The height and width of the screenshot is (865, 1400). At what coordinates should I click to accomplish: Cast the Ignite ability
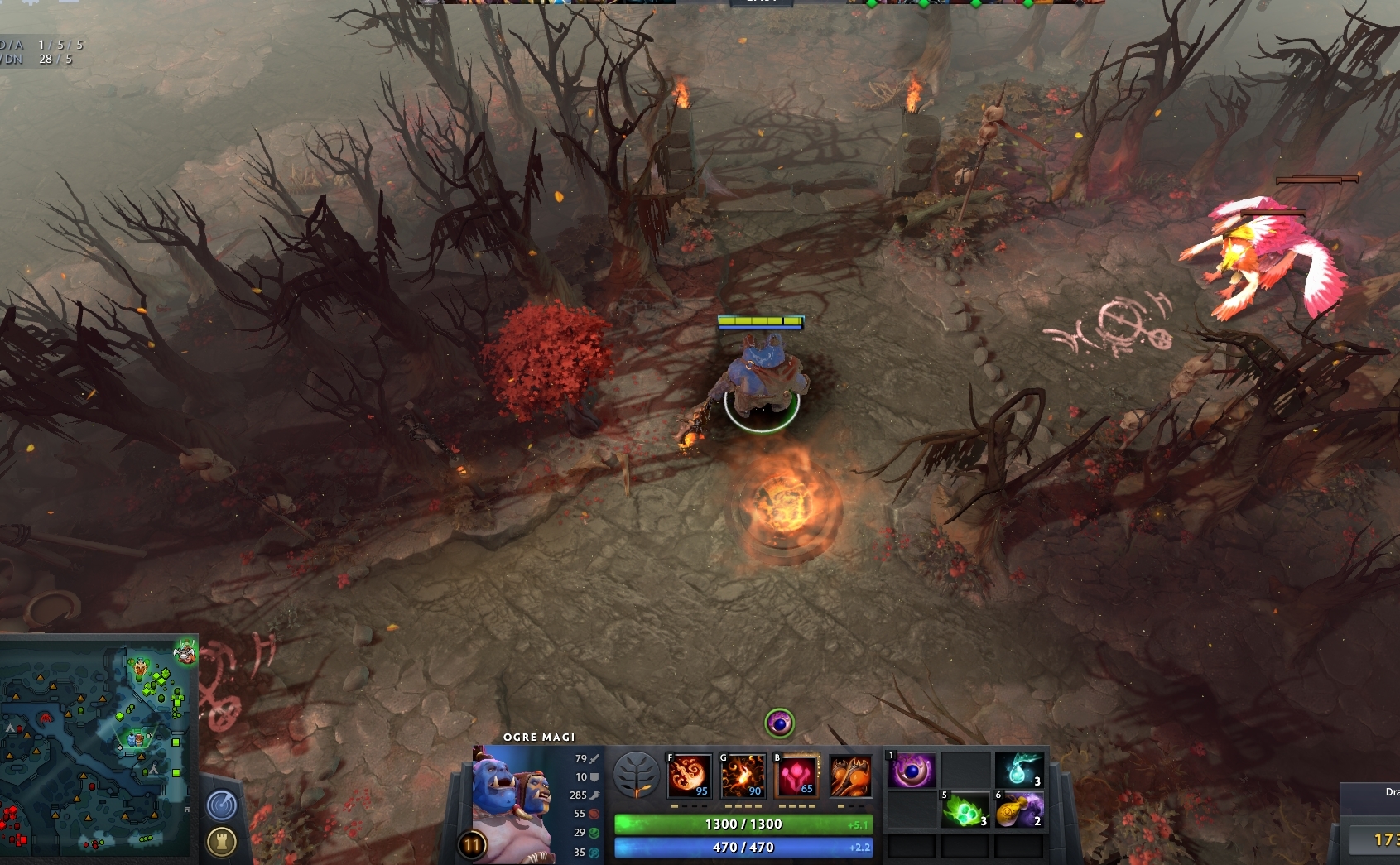tap(743, 776)
